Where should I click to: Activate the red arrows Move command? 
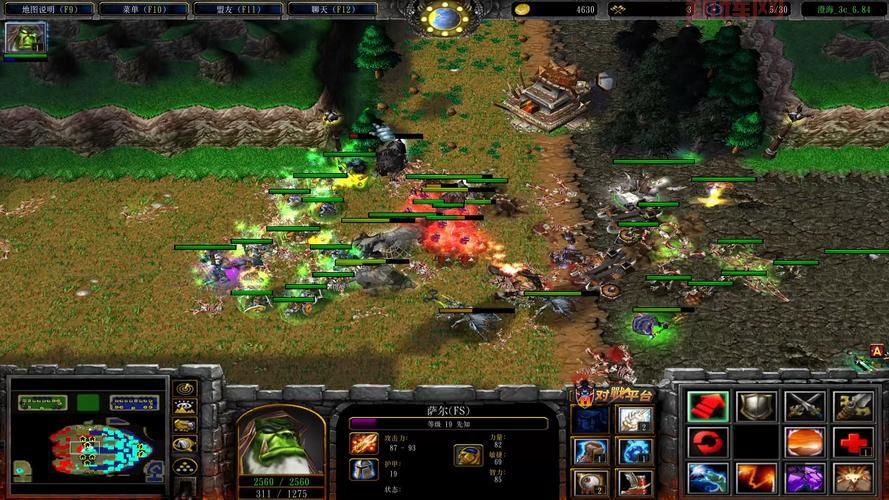706,405
